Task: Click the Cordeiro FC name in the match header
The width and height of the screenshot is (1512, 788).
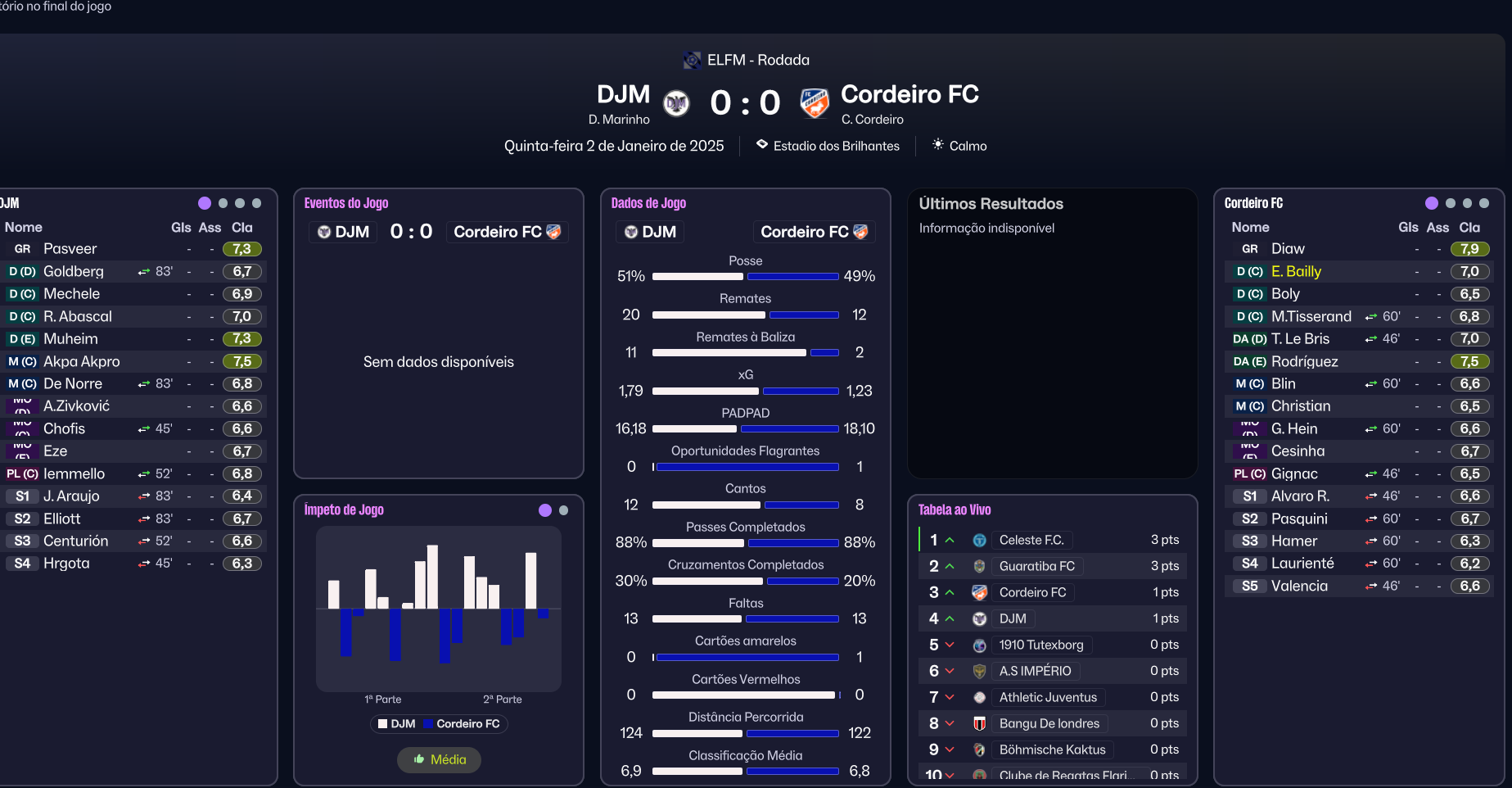Action: 909,95
